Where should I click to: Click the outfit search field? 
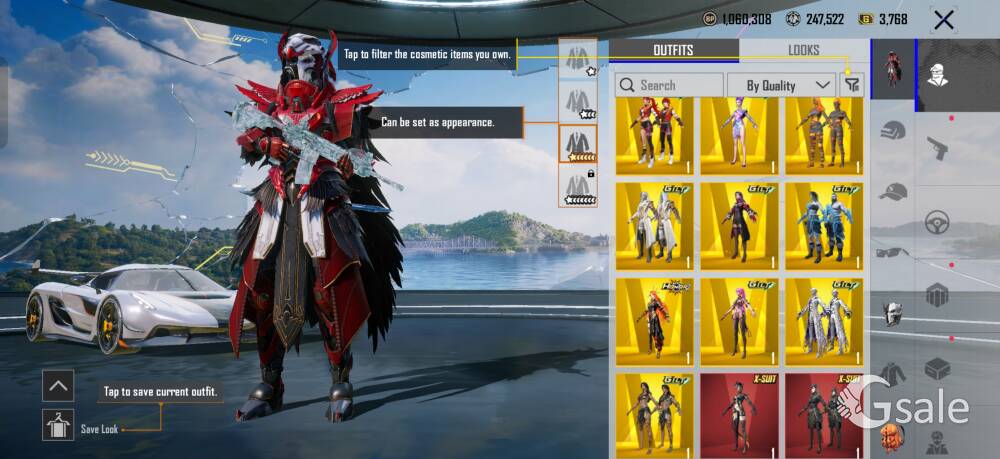[669, 85]
